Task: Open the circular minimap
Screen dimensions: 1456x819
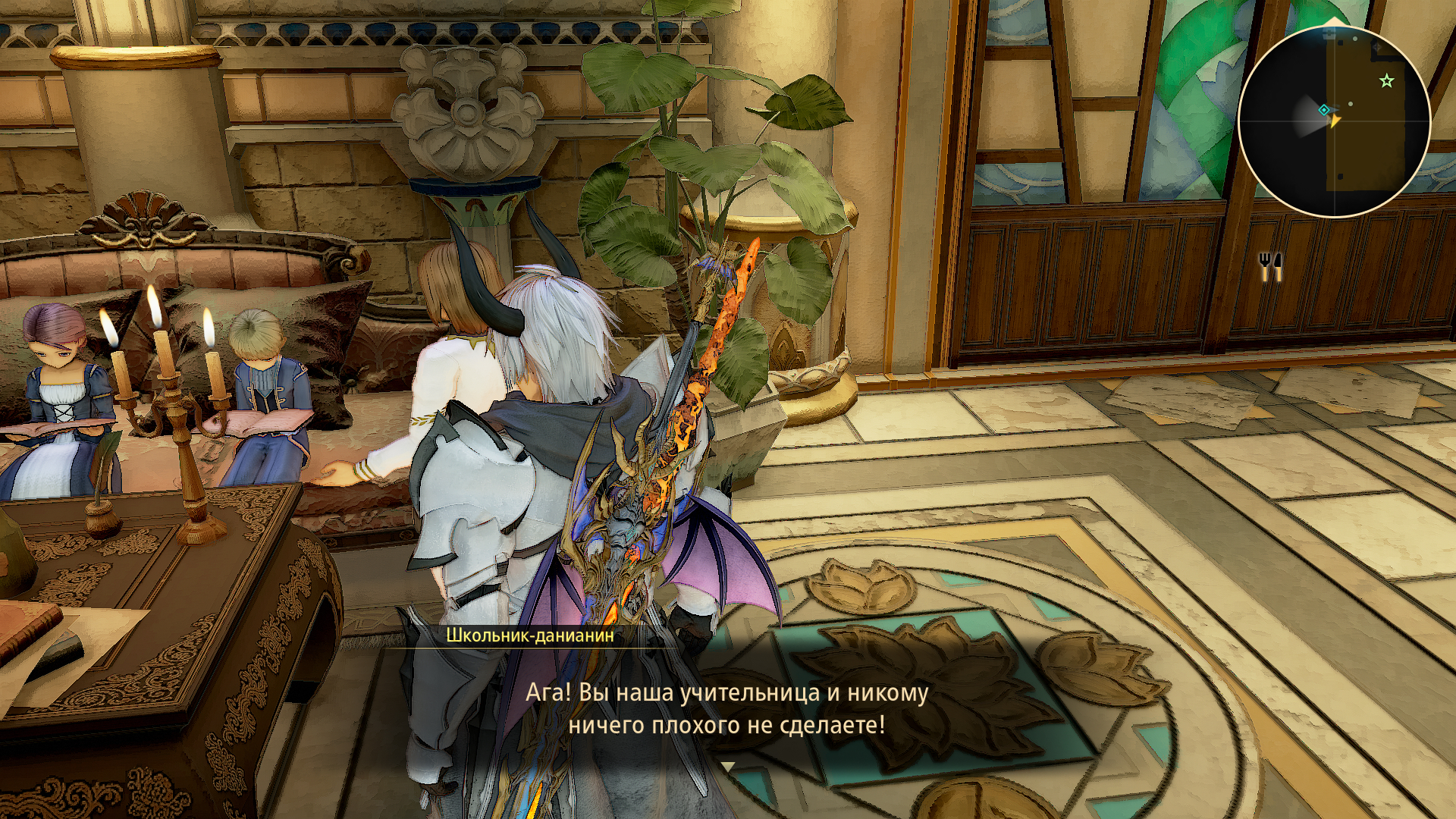Action: coord(1334,121)
